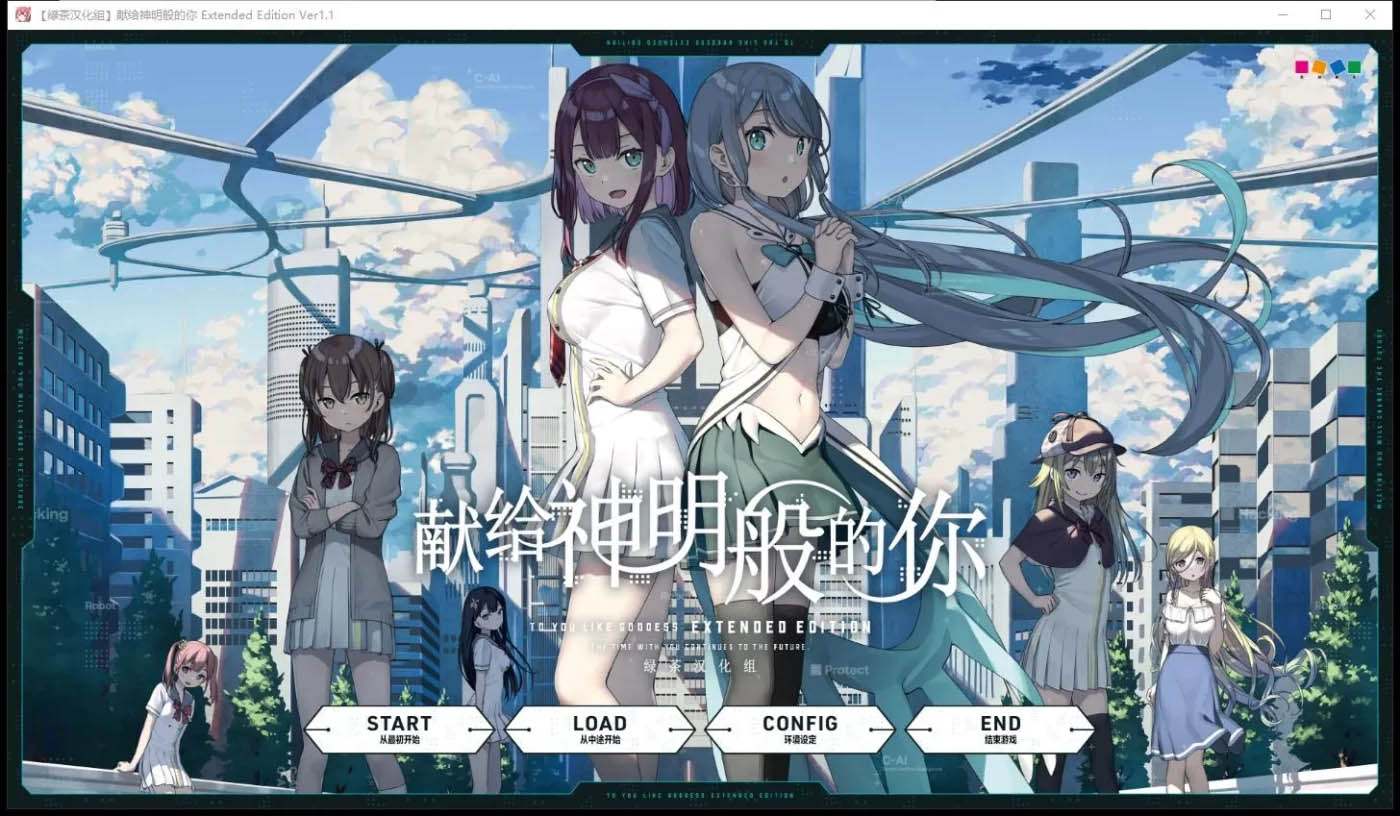Click the green square icon top-right

click(1354, 66)
